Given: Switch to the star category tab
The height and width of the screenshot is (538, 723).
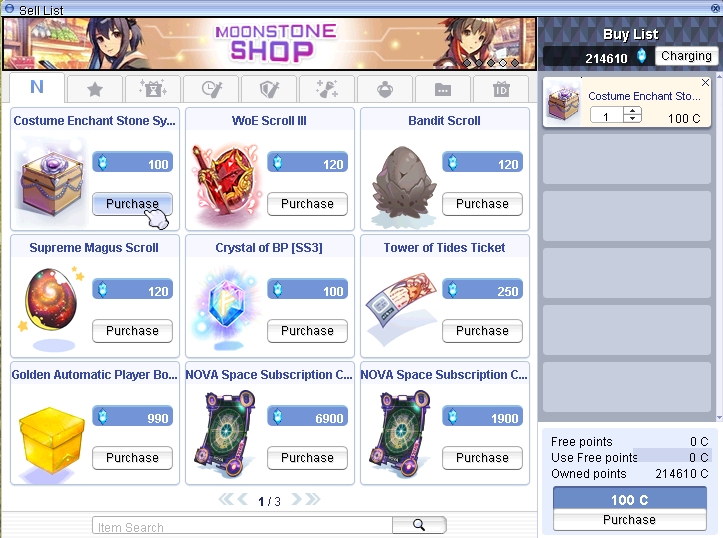Looking at the screenshot, I should [x=95, y=89].
